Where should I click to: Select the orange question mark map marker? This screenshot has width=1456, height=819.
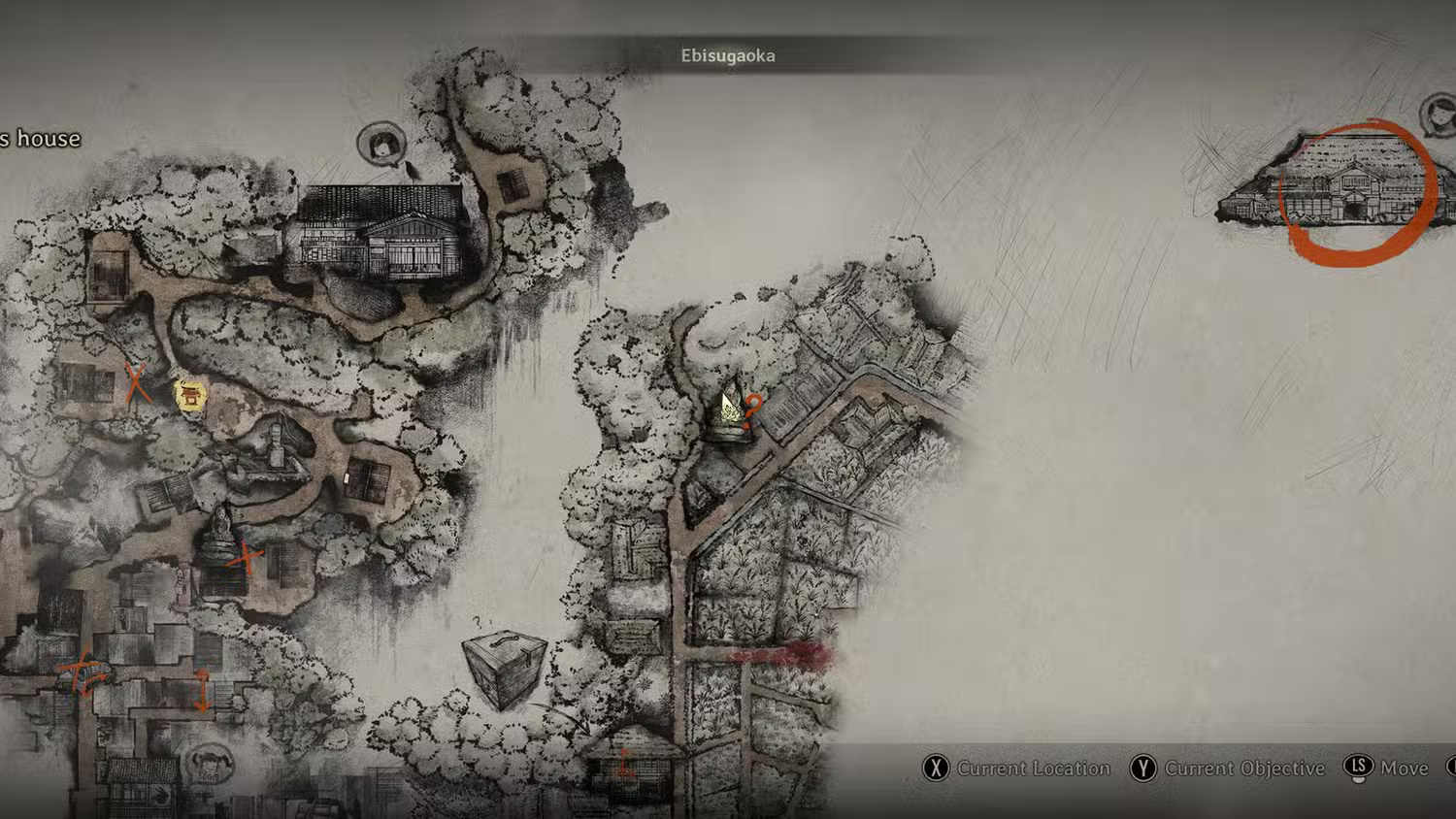[x=751, y=407]
